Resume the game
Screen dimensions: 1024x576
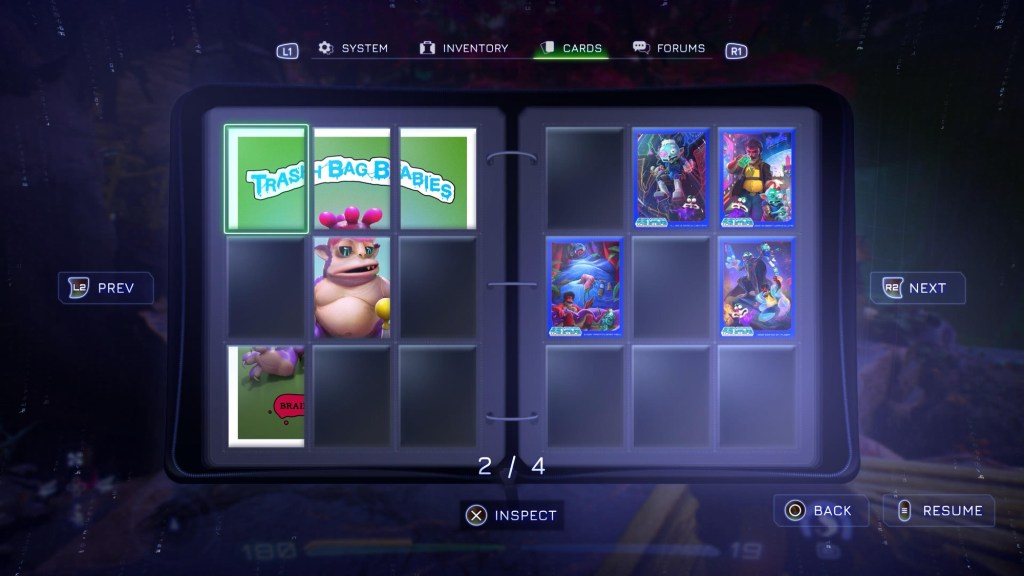coord(939,510)
